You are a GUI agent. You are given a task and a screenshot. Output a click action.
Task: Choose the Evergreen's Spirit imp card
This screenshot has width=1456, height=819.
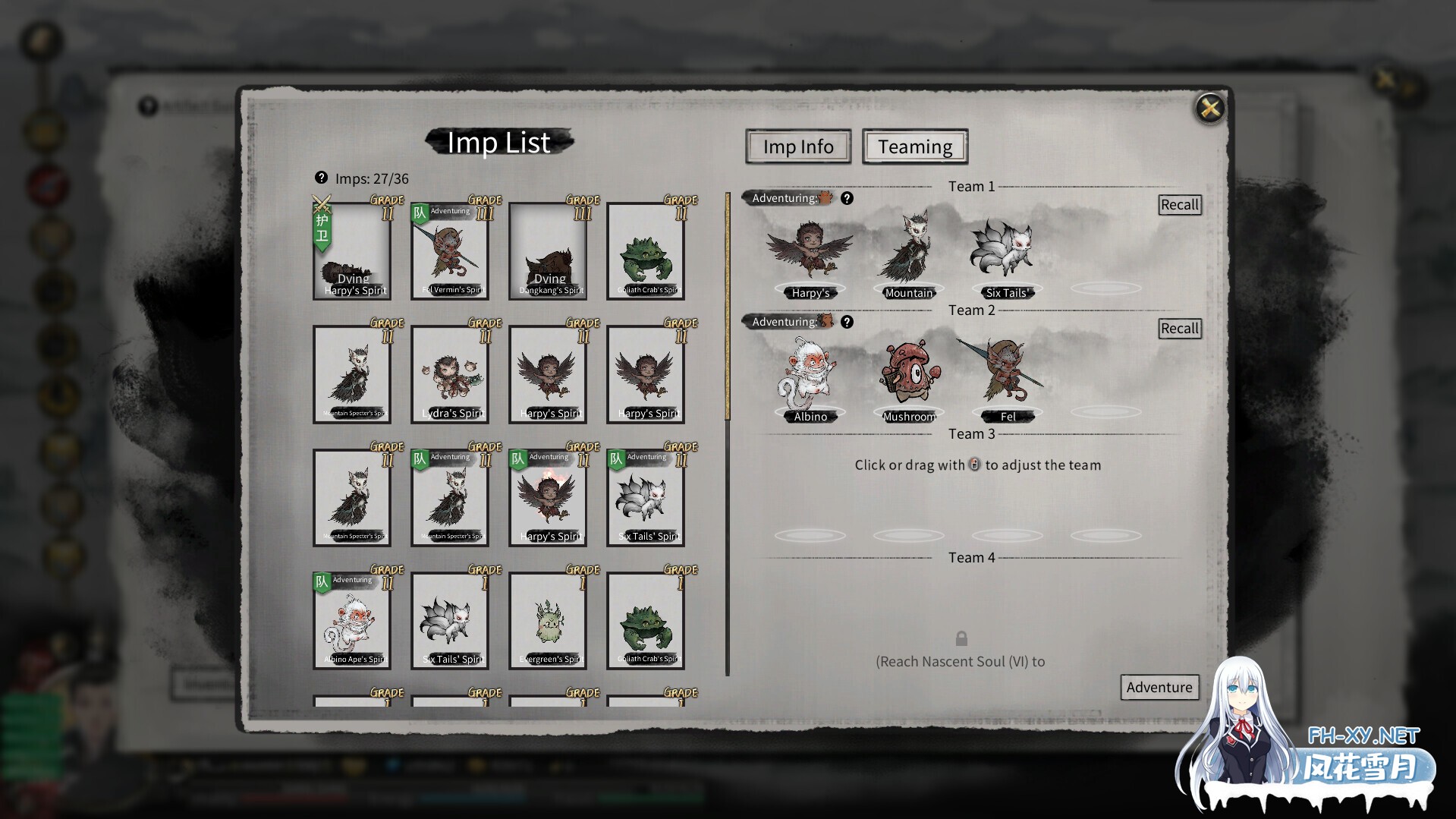pyautogui.click(x=548, y=621)
